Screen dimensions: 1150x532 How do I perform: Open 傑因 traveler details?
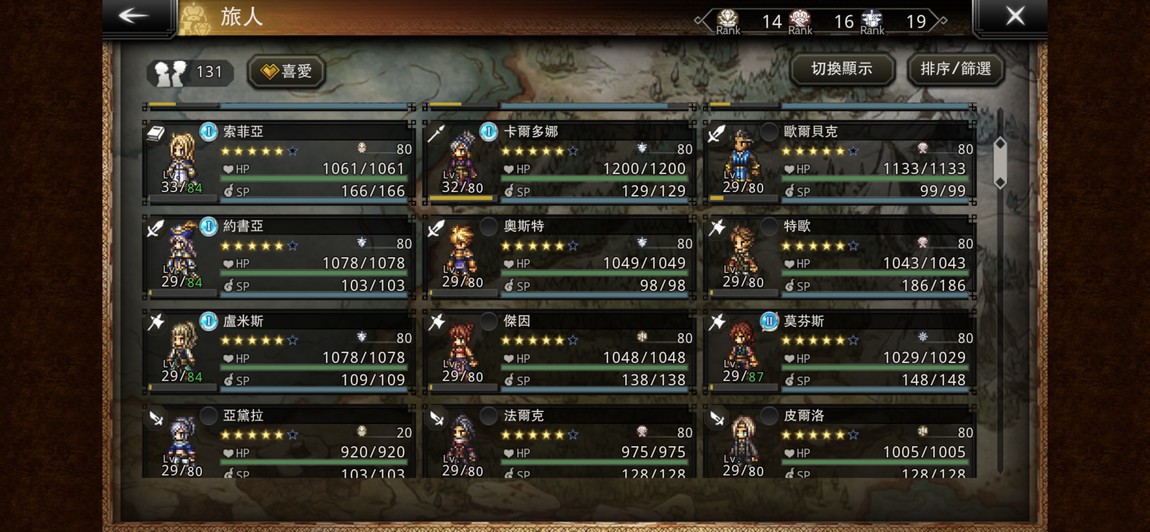point(559,350)
